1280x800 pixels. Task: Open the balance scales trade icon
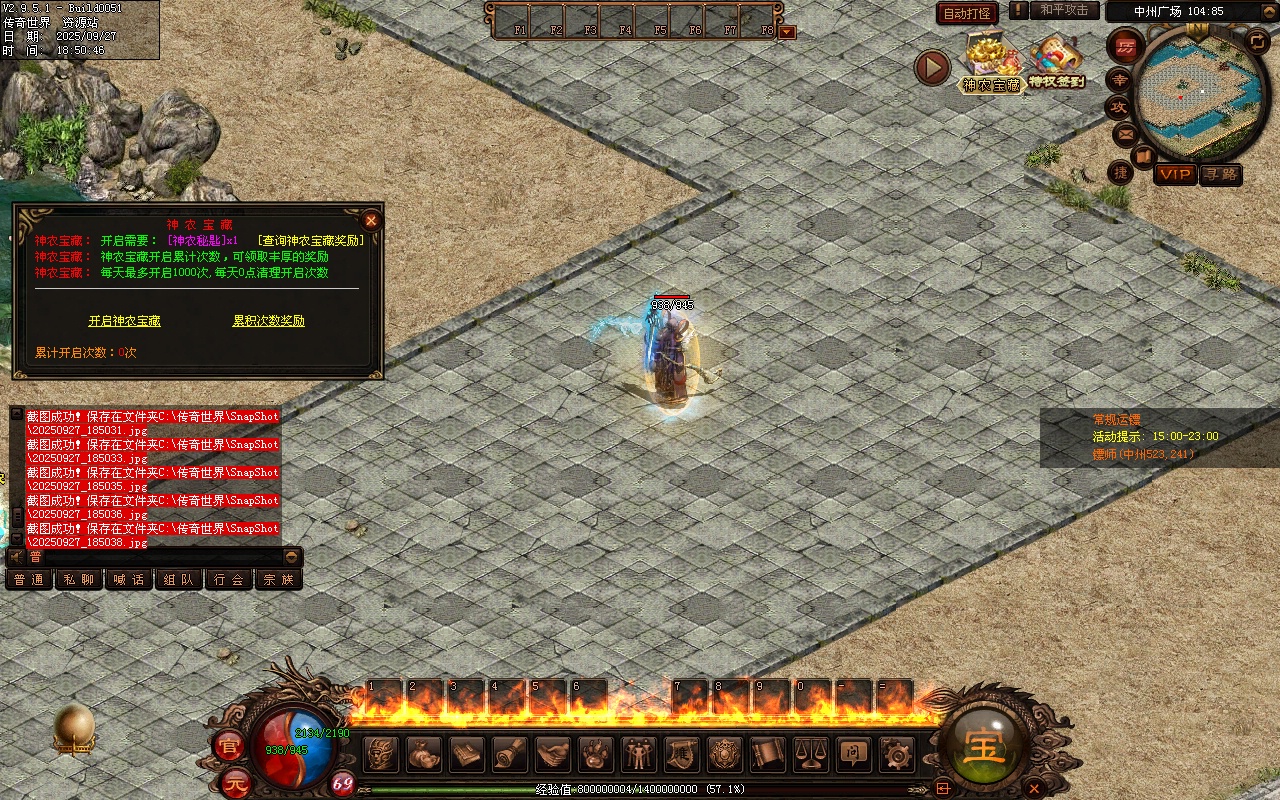click(x=810, y=754)
